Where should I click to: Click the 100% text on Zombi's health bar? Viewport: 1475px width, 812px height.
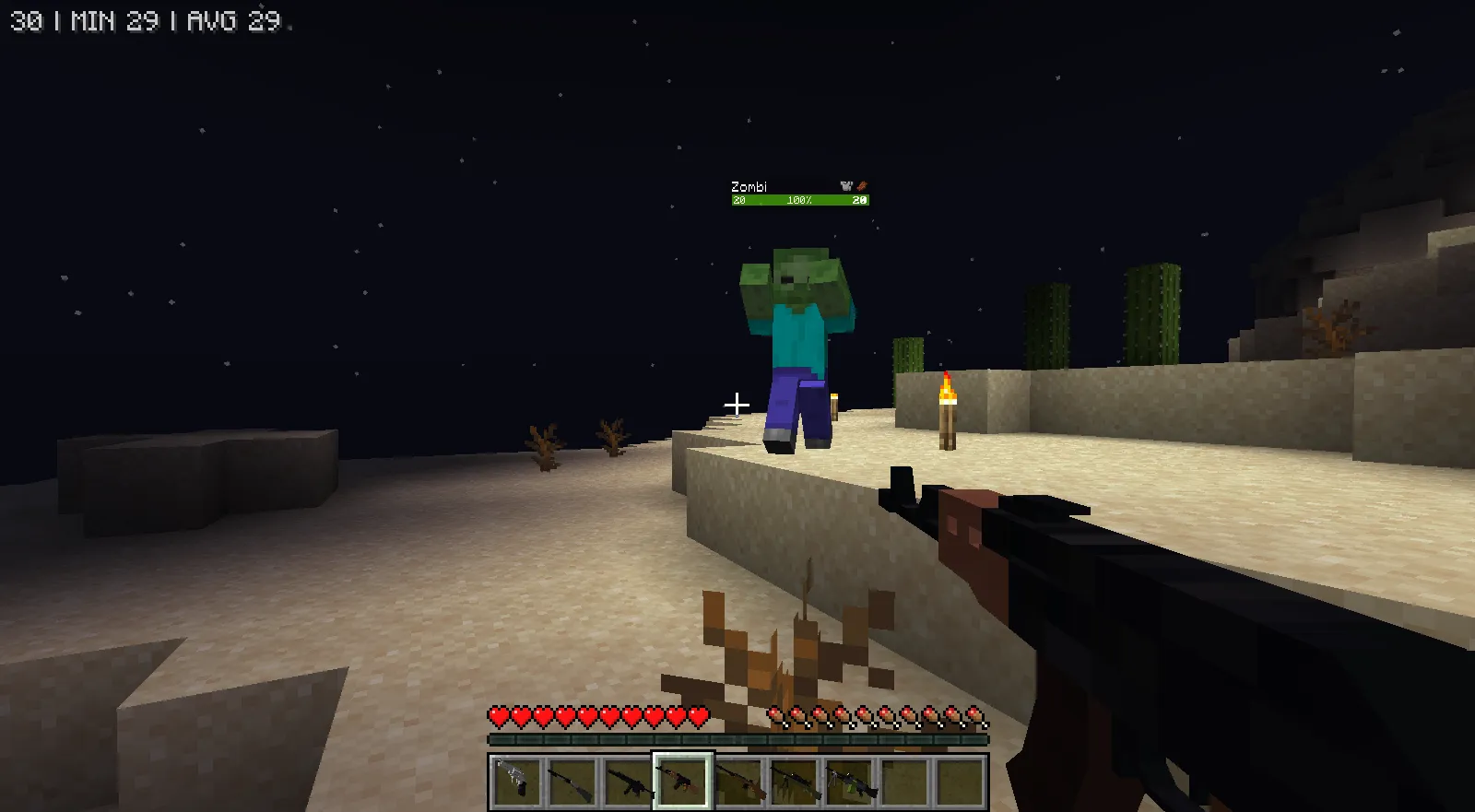(x=799, y=199)
